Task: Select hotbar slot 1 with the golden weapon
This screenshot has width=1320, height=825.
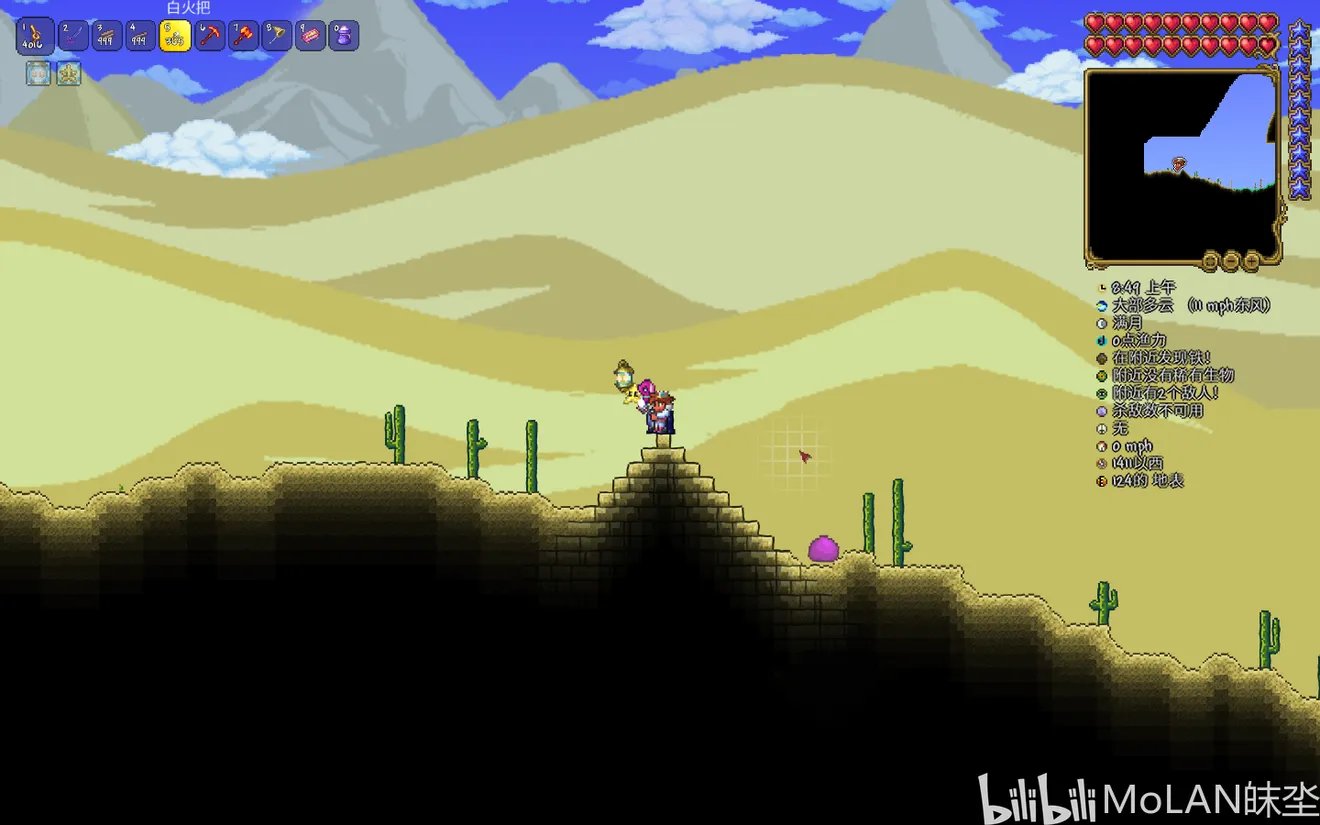Action: pyautogui.click(x=35, y=37)
